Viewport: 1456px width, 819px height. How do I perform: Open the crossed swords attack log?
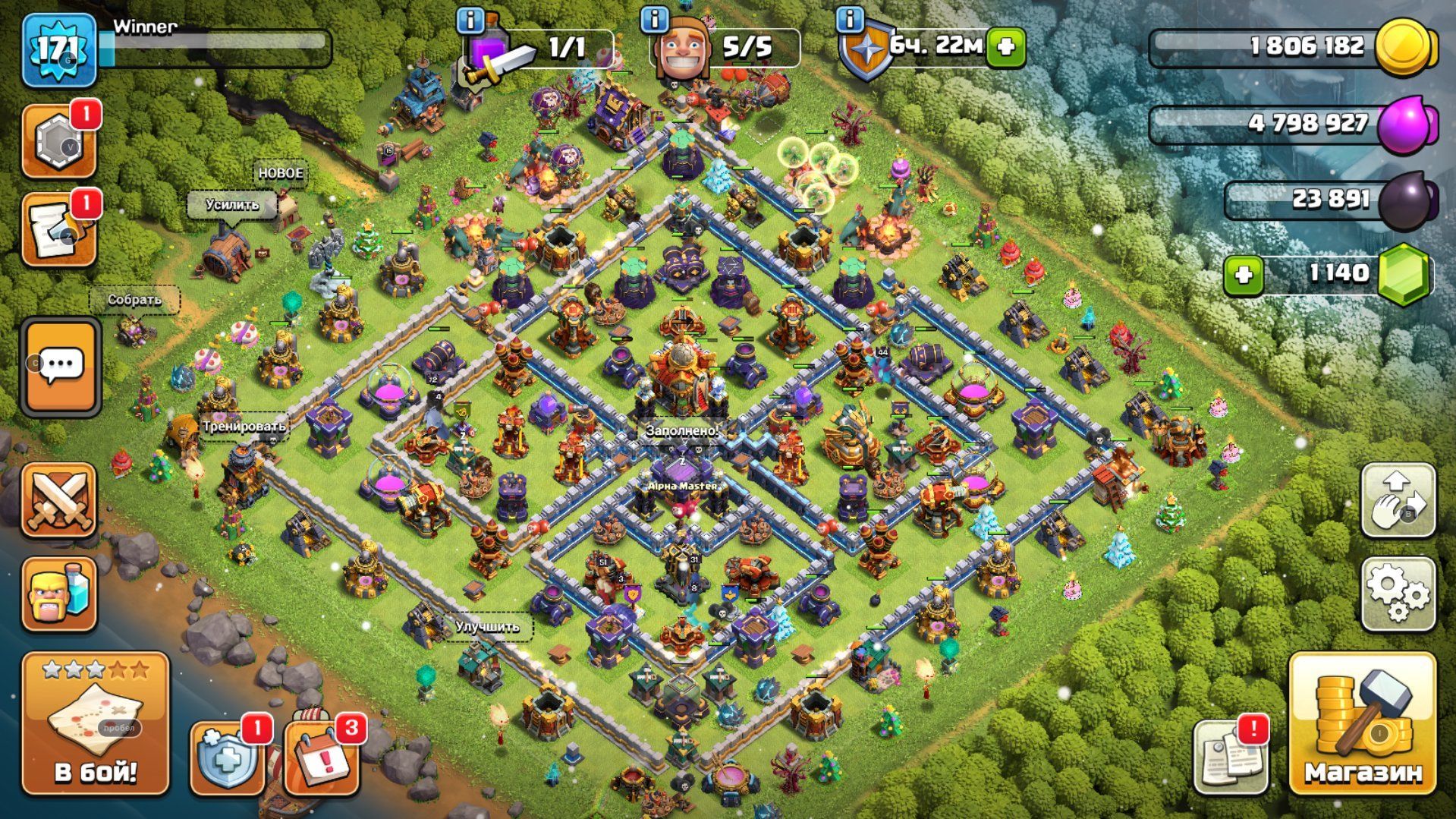coord(59,500)
